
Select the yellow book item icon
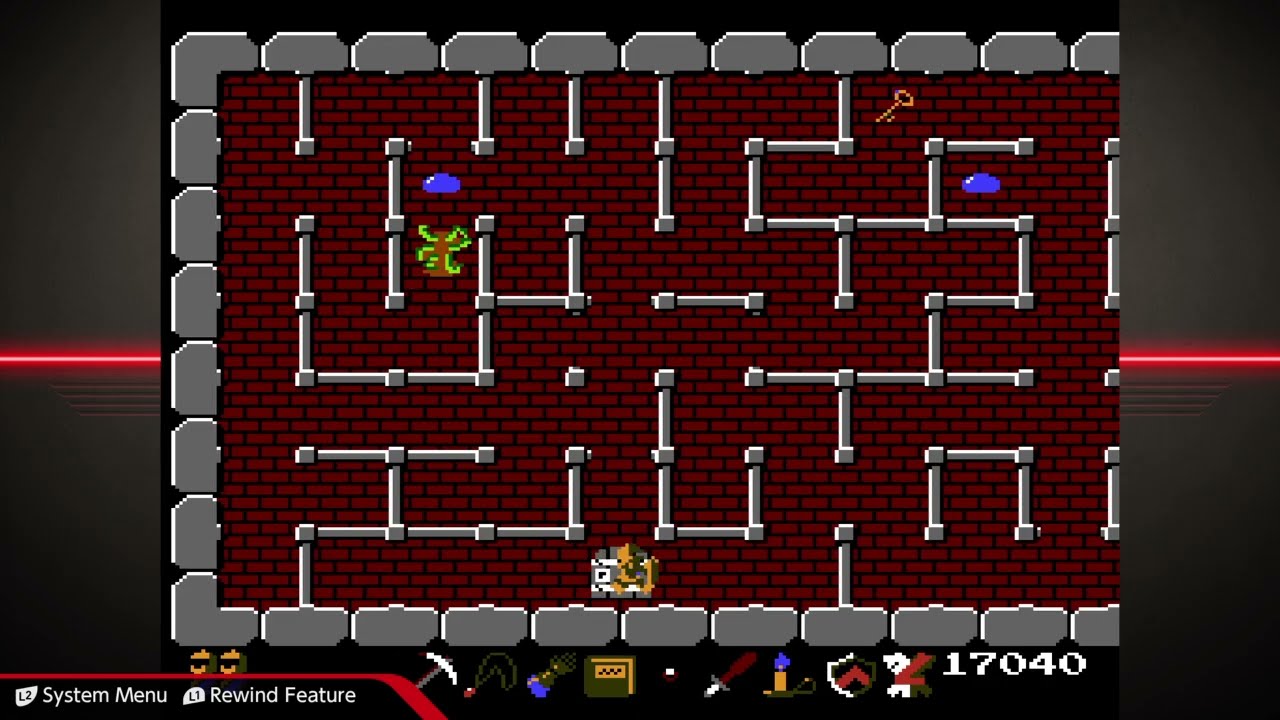tap(610, 674)
